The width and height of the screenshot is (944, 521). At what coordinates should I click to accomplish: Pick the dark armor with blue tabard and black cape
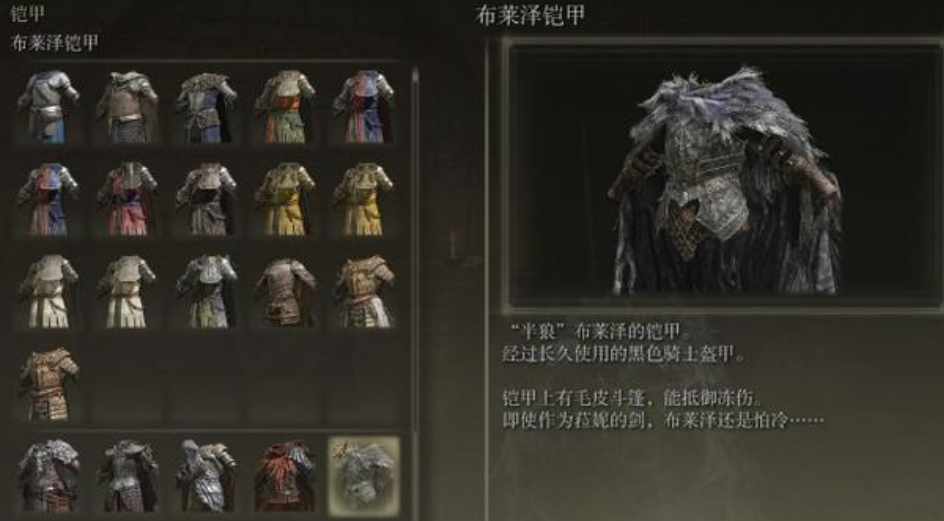[x=205, y=105]
